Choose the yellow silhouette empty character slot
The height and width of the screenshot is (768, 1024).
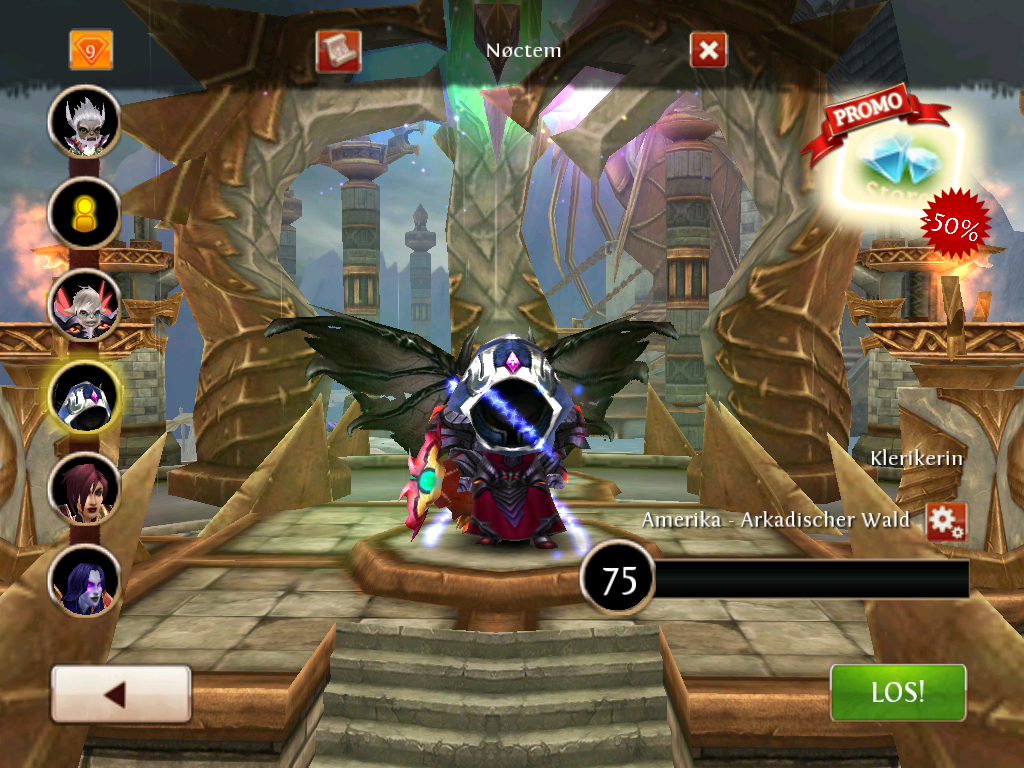[85, 213]
